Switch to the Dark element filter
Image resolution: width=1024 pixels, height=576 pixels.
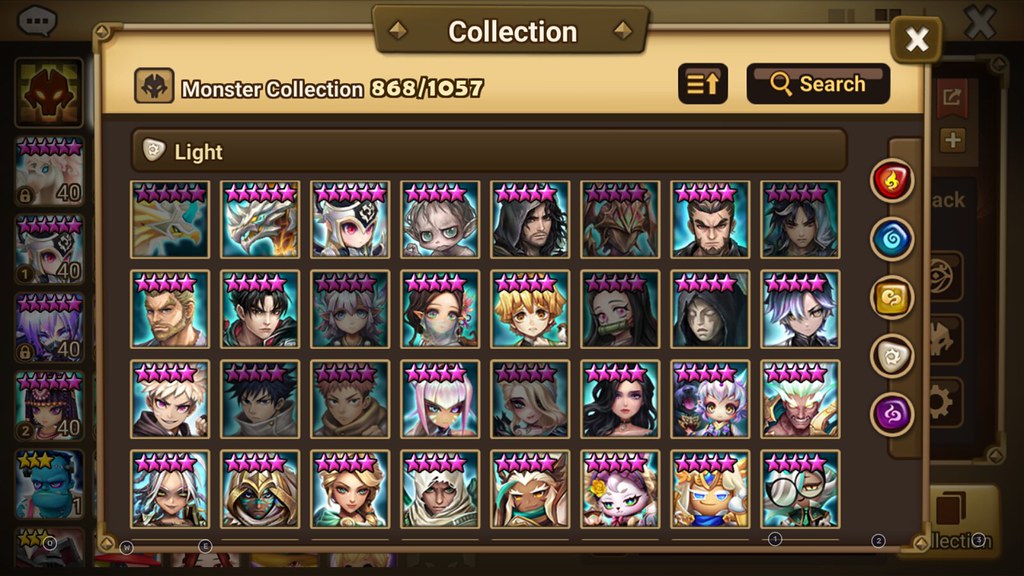(892, 413)
